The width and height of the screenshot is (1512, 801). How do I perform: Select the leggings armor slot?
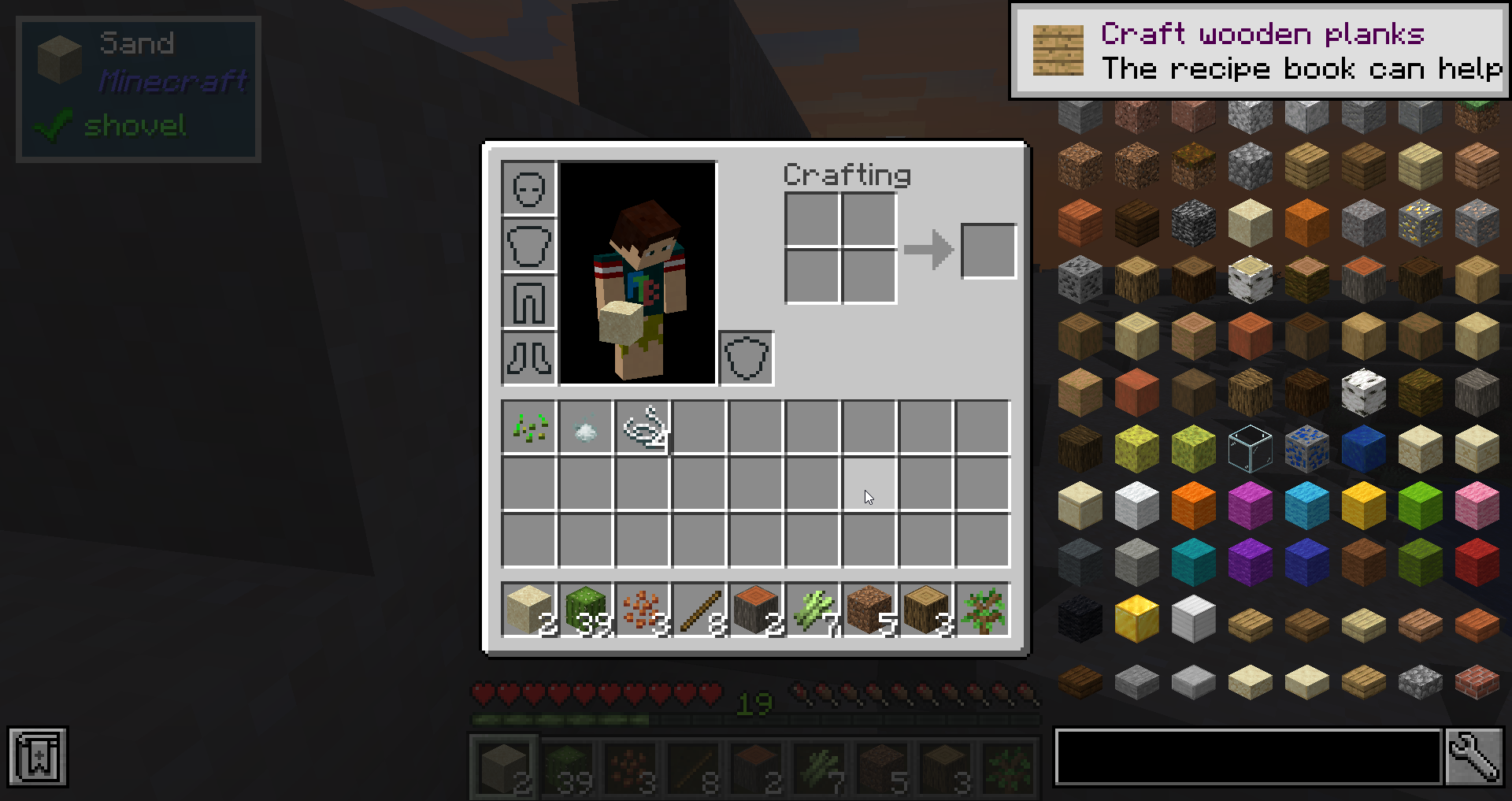coord(529,302)
